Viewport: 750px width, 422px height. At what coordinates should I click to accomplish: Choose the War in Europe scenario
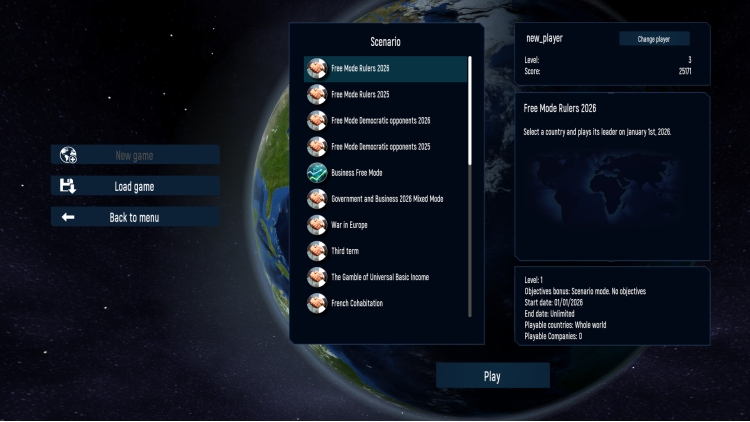point(385,225)
